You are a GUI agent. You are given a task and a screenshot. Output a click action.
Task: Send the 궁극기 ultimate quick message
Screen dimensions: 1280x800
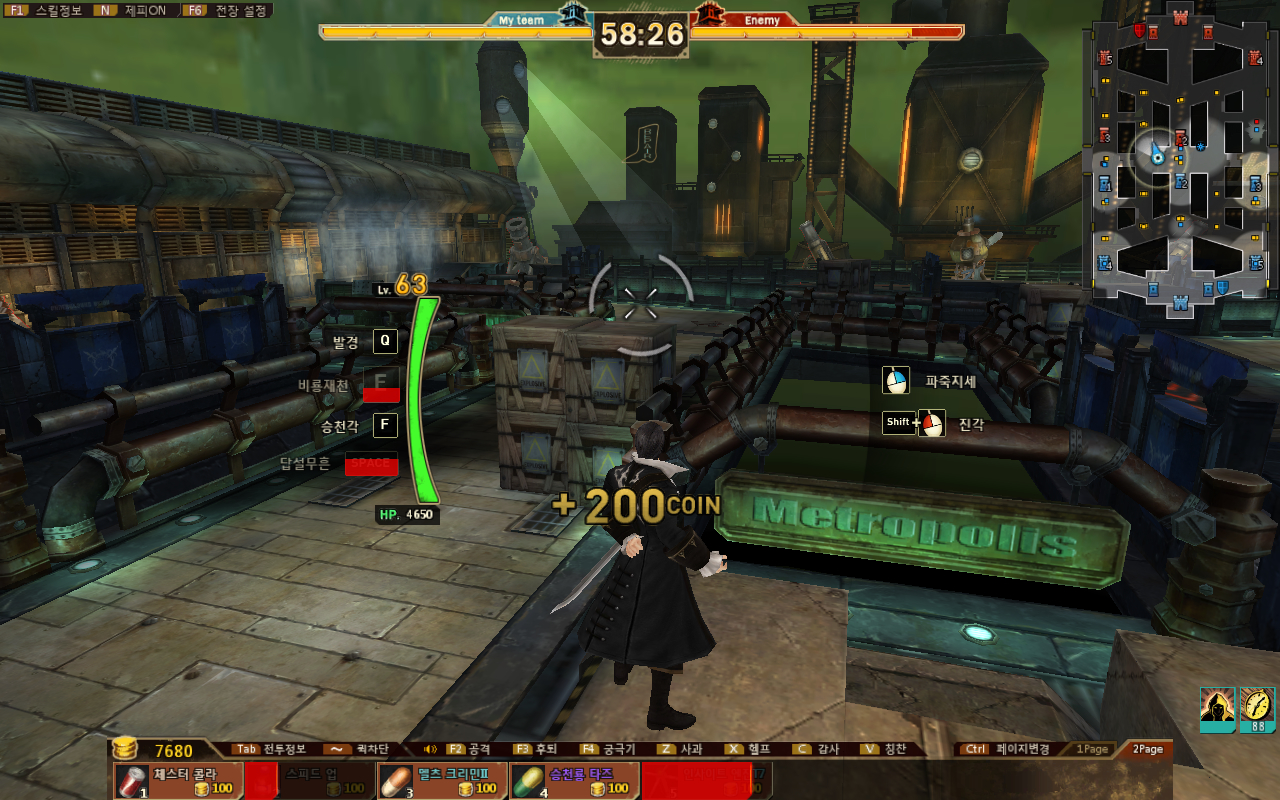608,749
